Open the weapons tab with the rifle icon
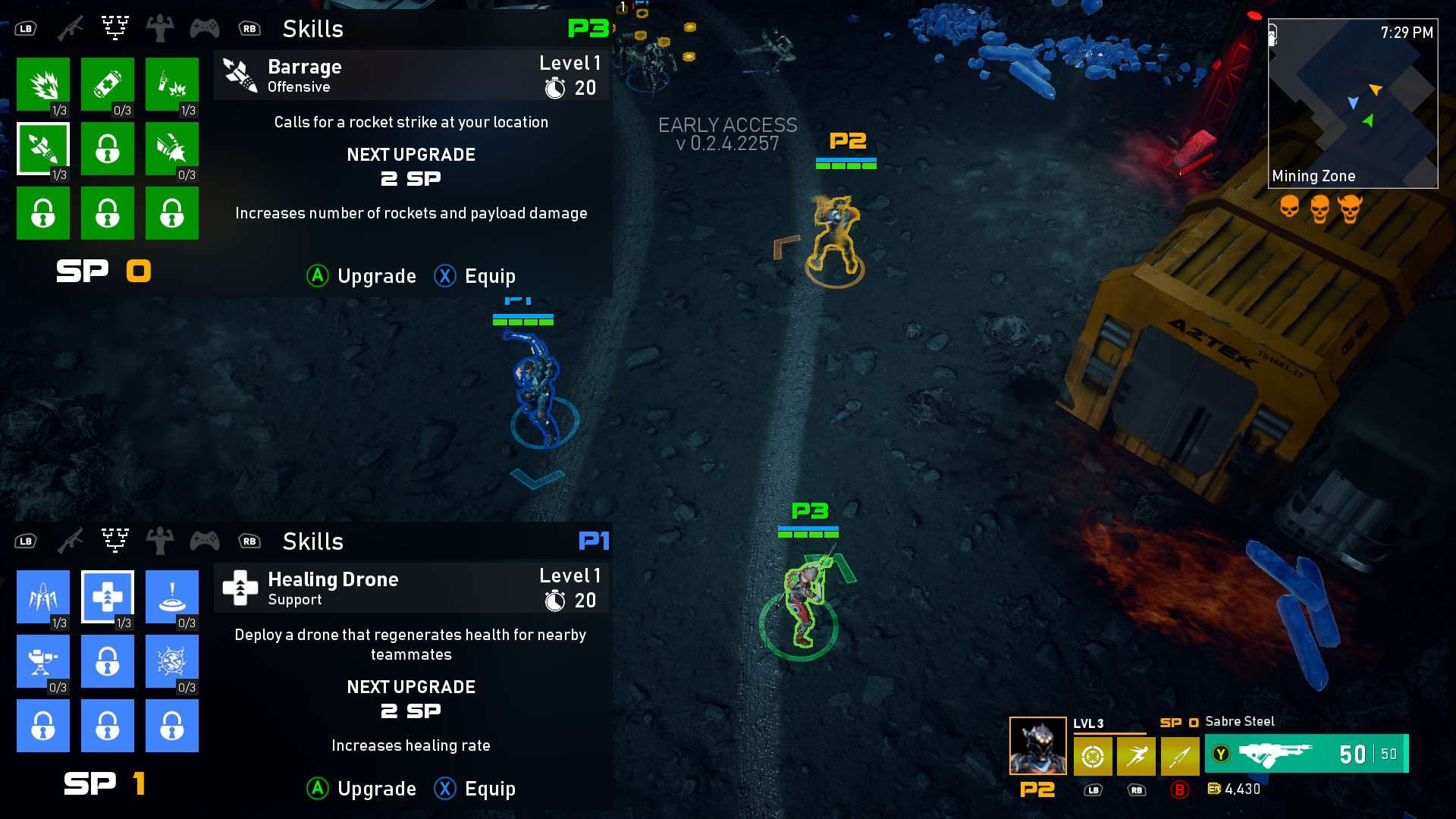 click(71, 28)
